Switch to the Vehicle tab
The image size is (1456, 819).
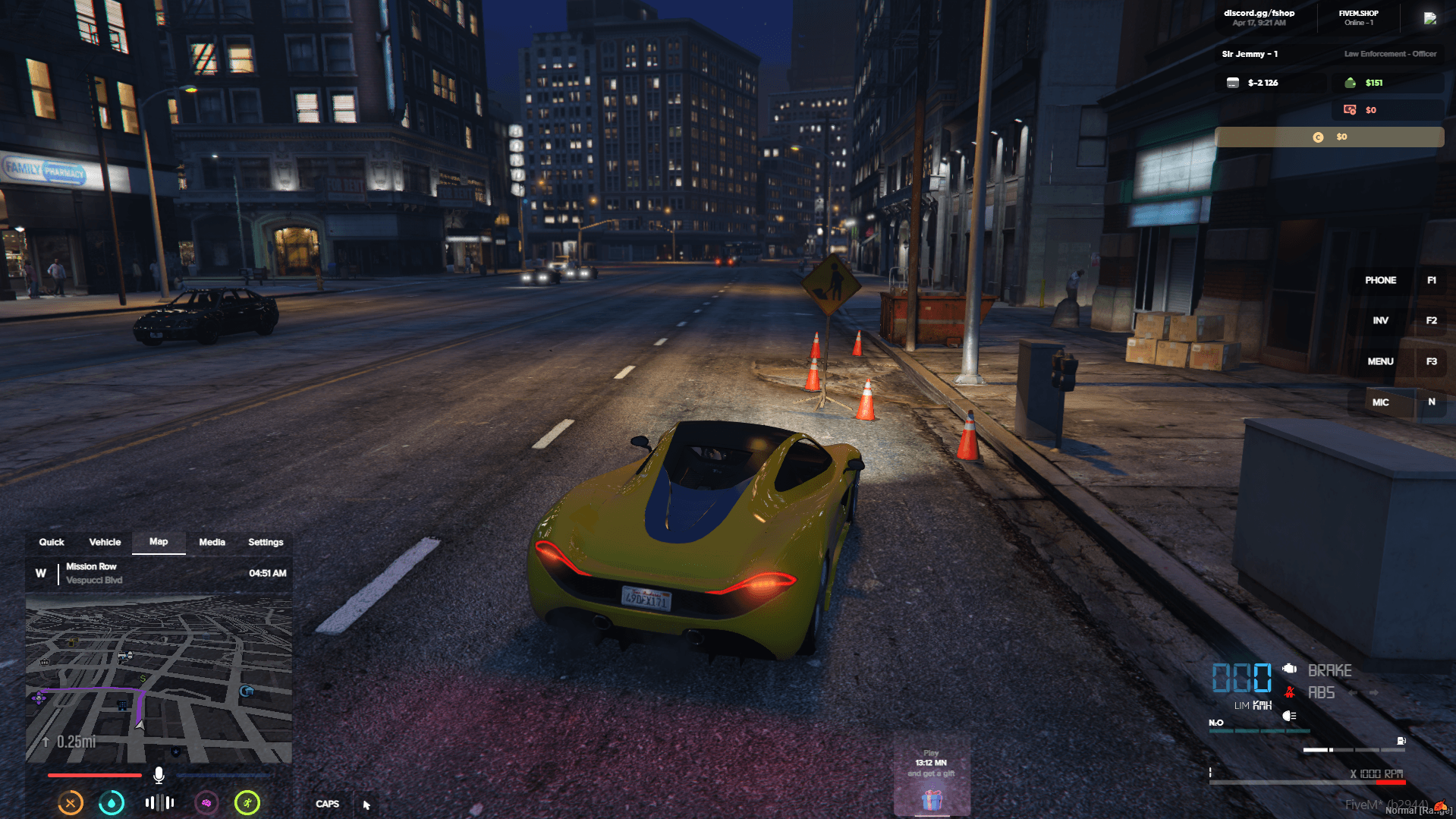[x=105, y=542]
